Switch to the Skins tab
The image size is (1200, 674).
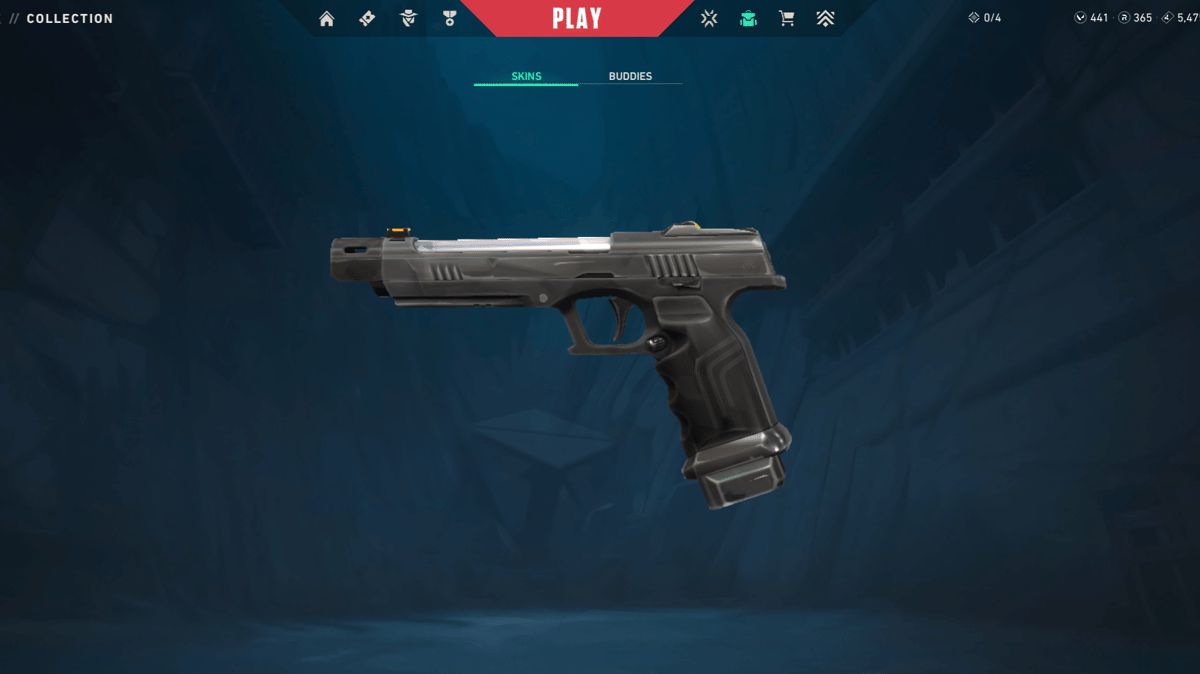526,76
